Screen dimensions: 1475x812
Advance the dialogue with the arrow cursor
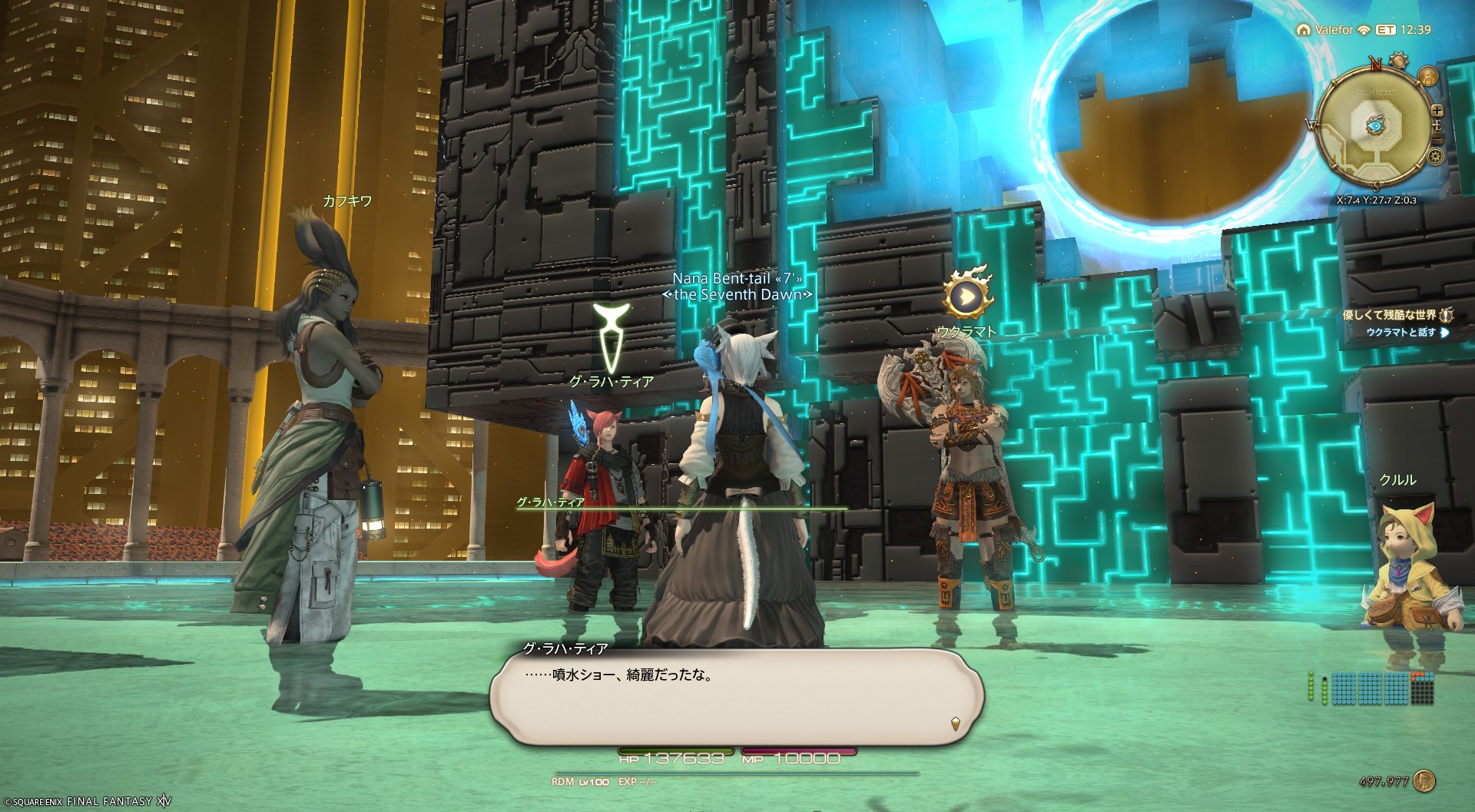click(955, 723)
